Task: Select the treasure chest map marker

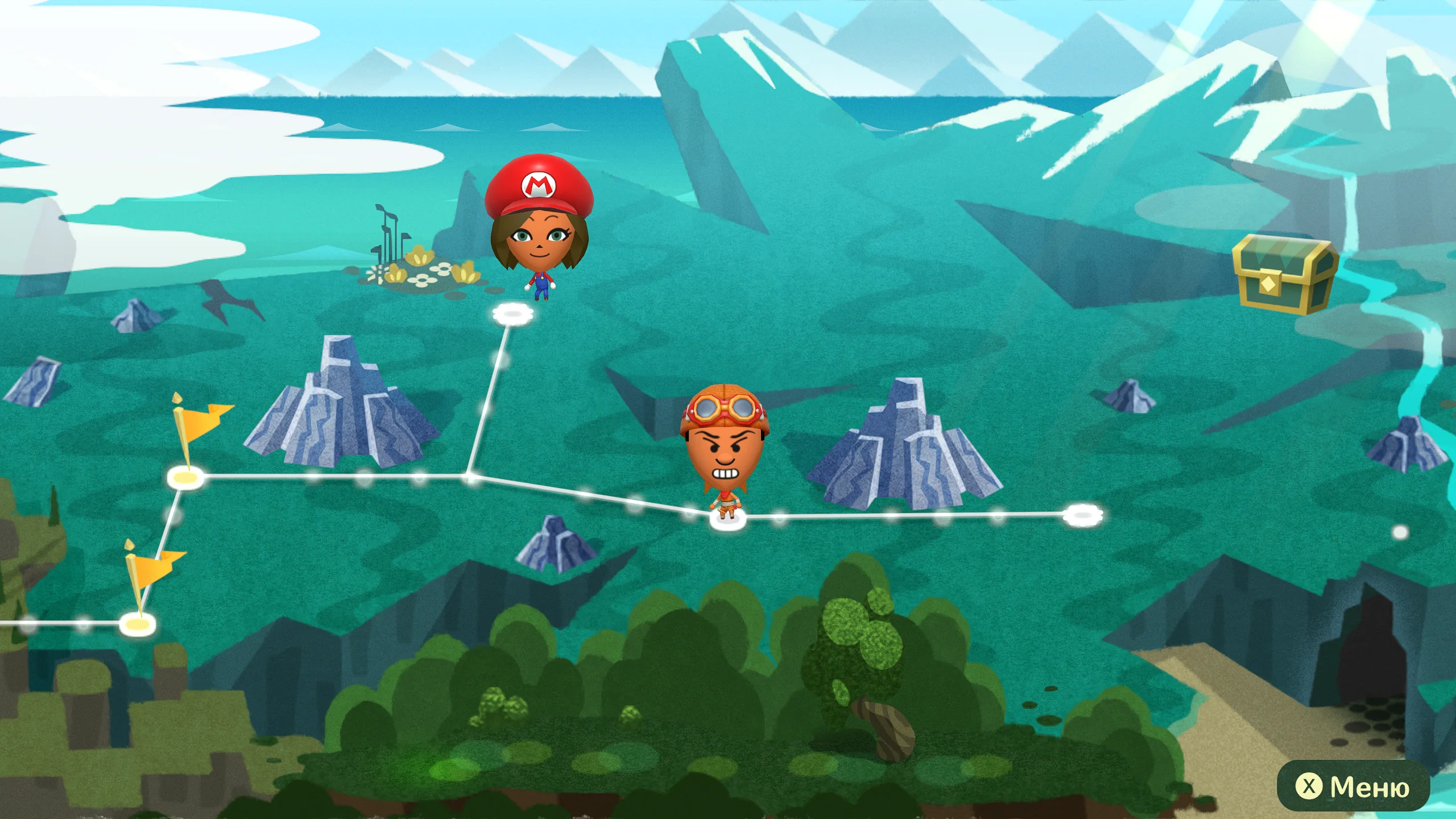Action: (1285, 275)
